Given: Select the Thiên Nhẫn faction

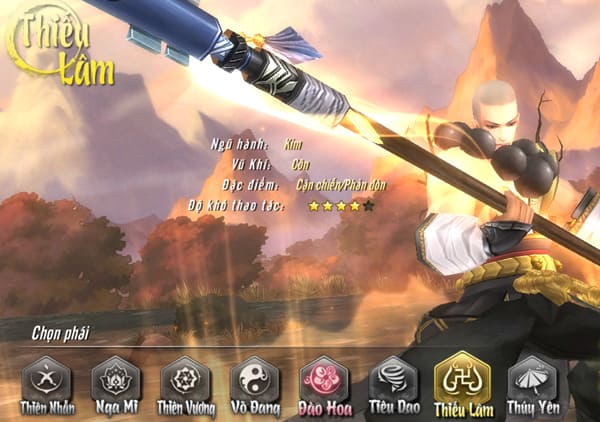Looking at the screenshot, I should [47, 380].
